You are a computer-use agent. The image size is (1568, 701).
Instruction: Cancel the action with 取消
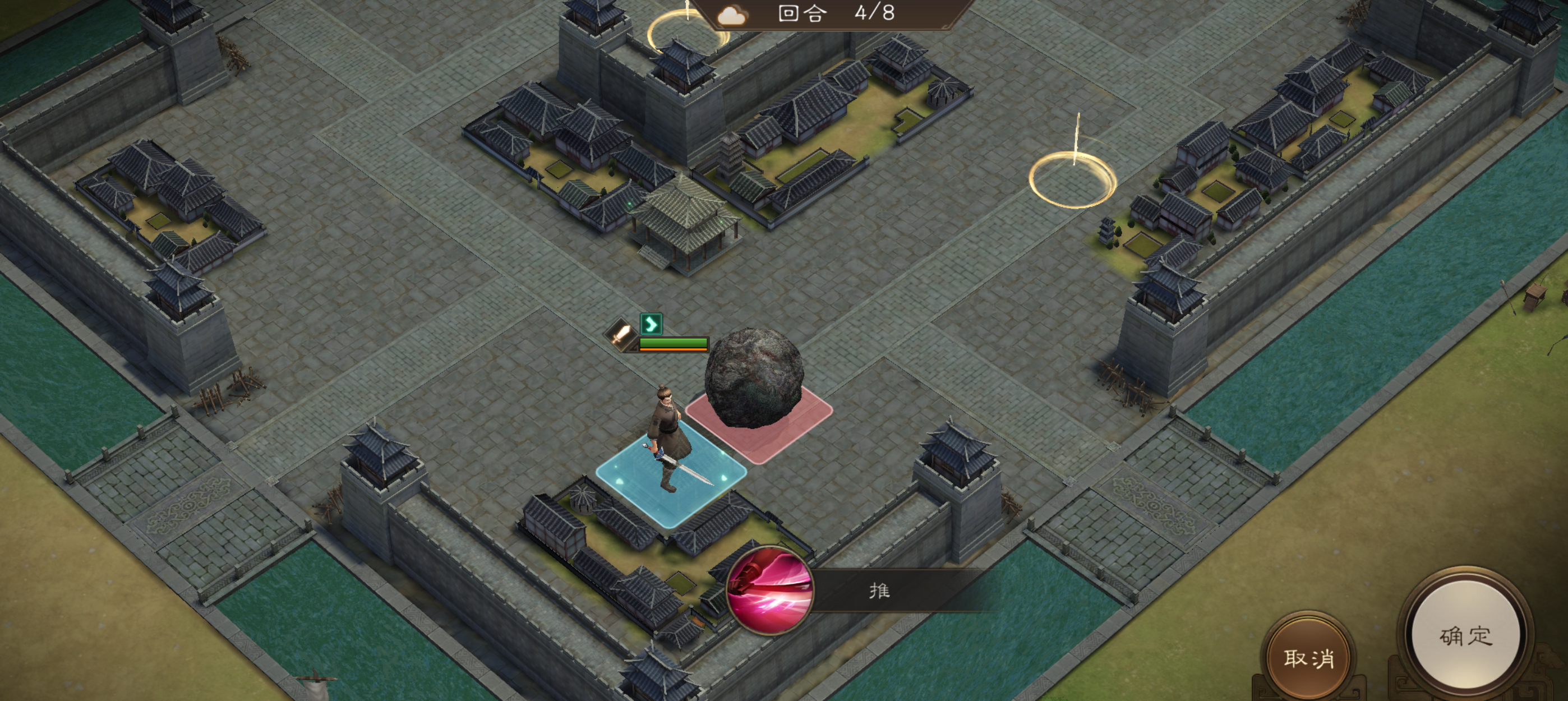point(1309,658)
